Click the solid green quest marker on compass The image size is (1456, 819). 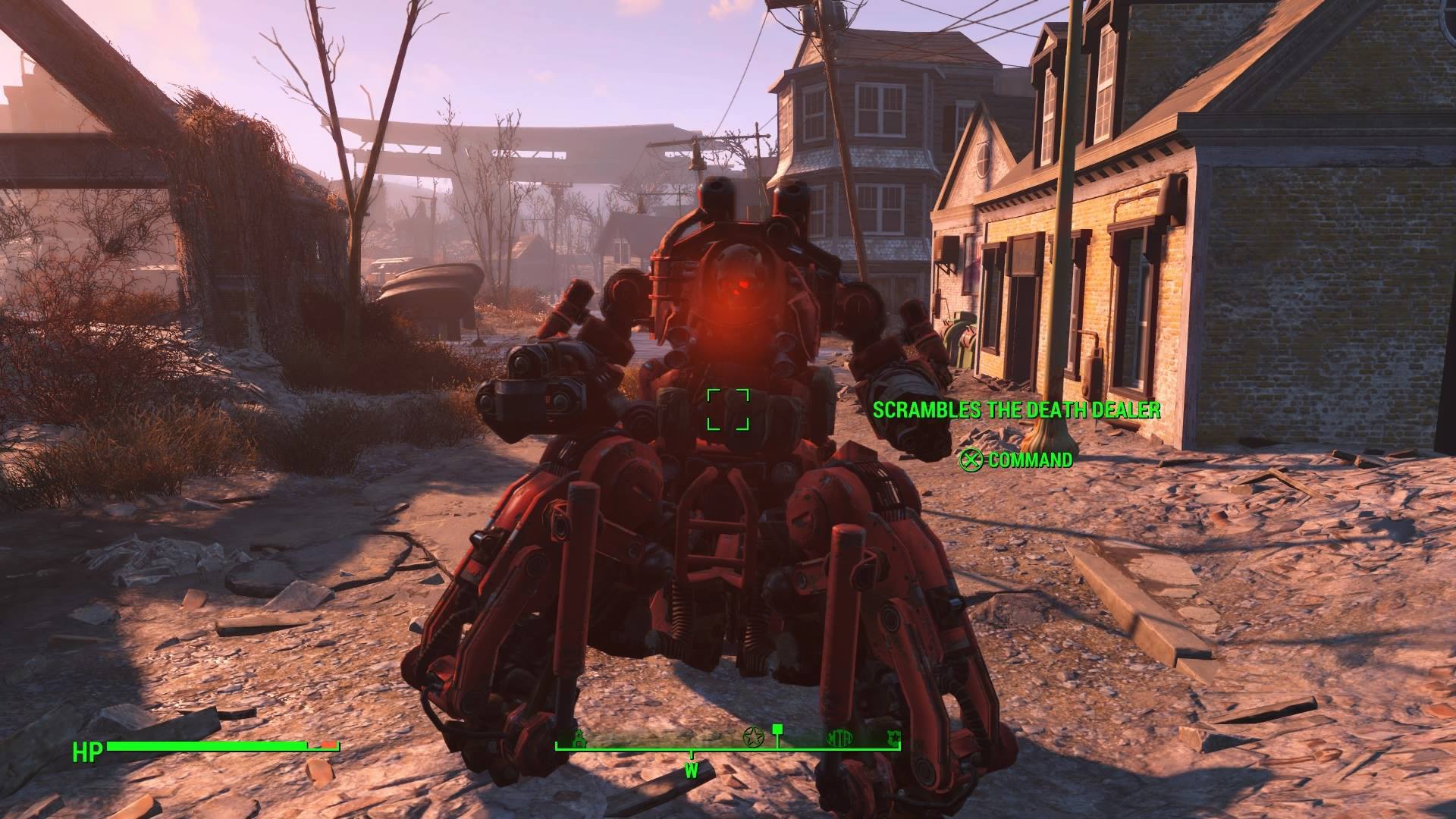pyautogui.click(x=777, y=733)
